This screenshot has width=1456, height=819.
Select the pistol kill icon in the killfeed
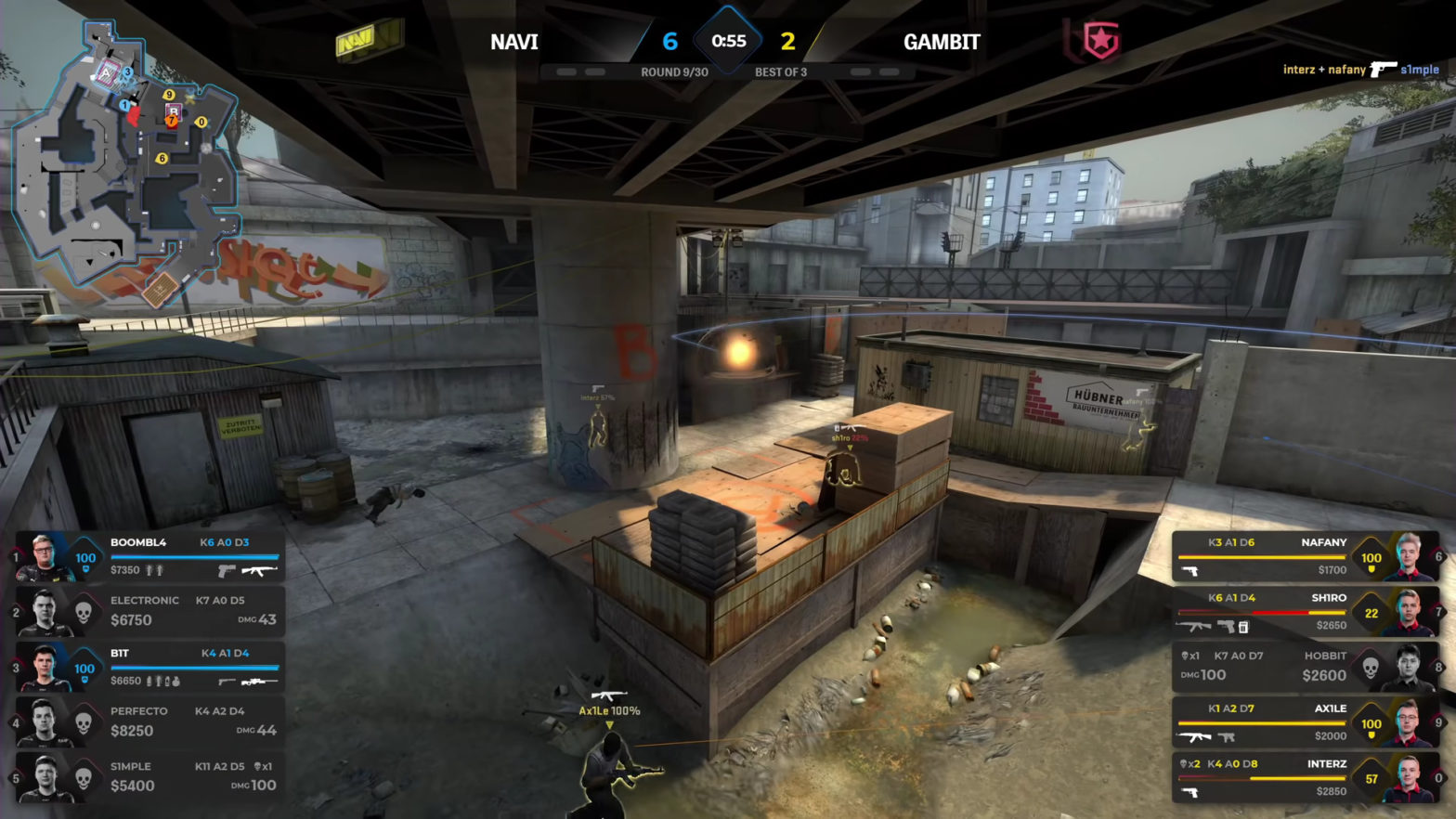click(1381, 70)
